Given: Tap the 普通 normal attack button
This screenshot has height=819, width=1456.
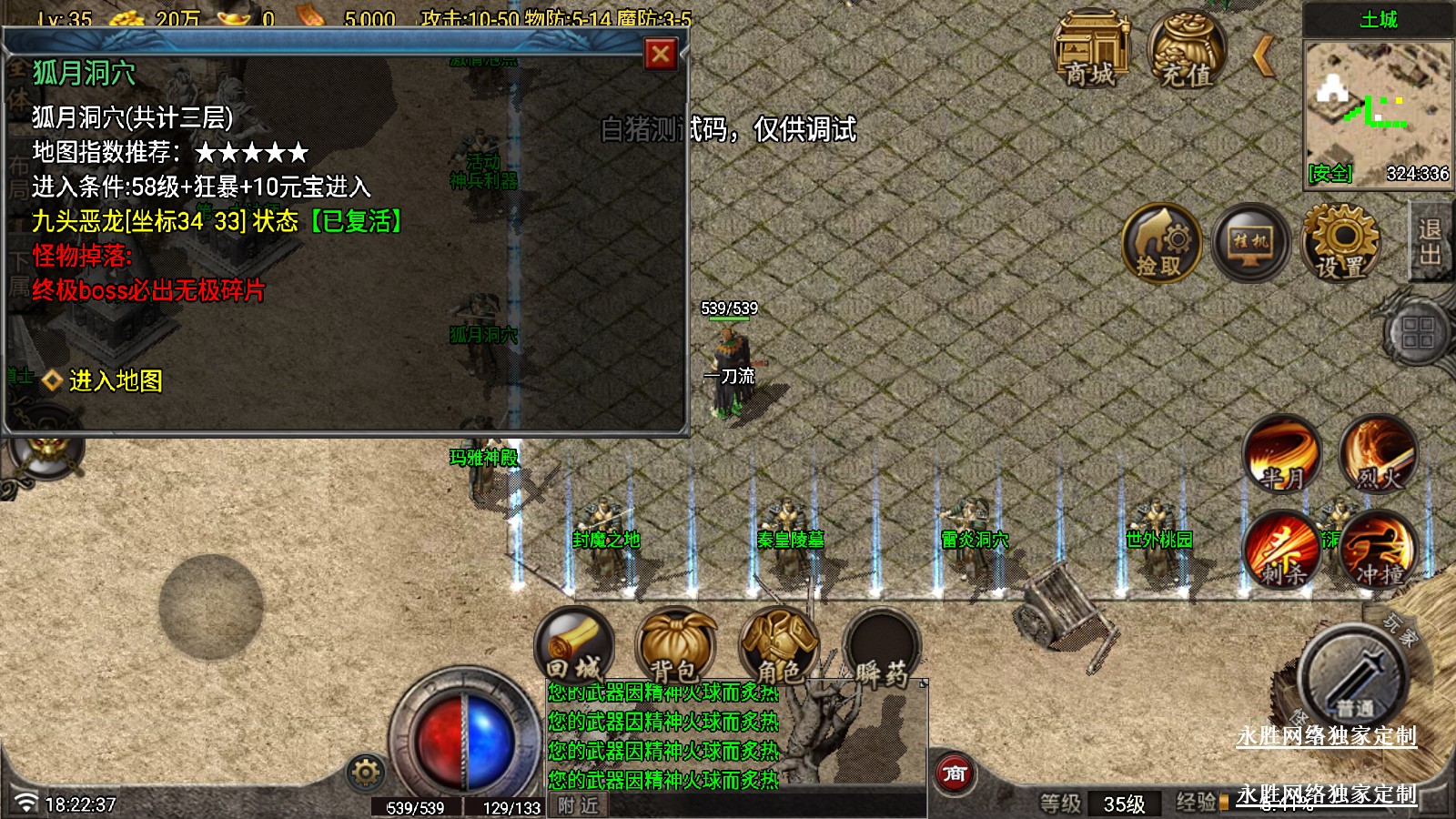Looking at the screenshot, I should pos(1354,678).
